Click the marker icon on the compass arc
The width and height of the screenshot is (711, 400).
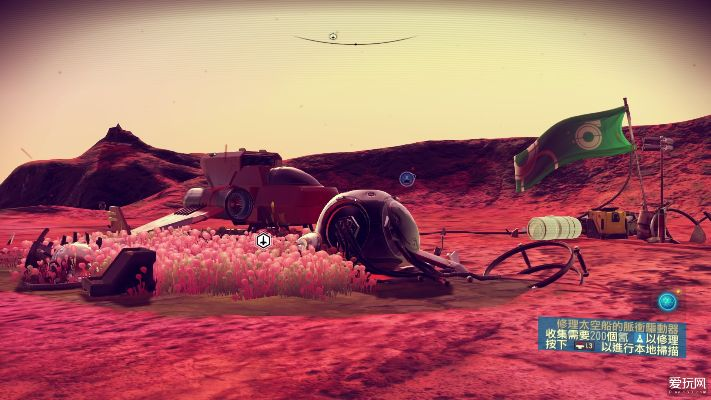point(333,37)
